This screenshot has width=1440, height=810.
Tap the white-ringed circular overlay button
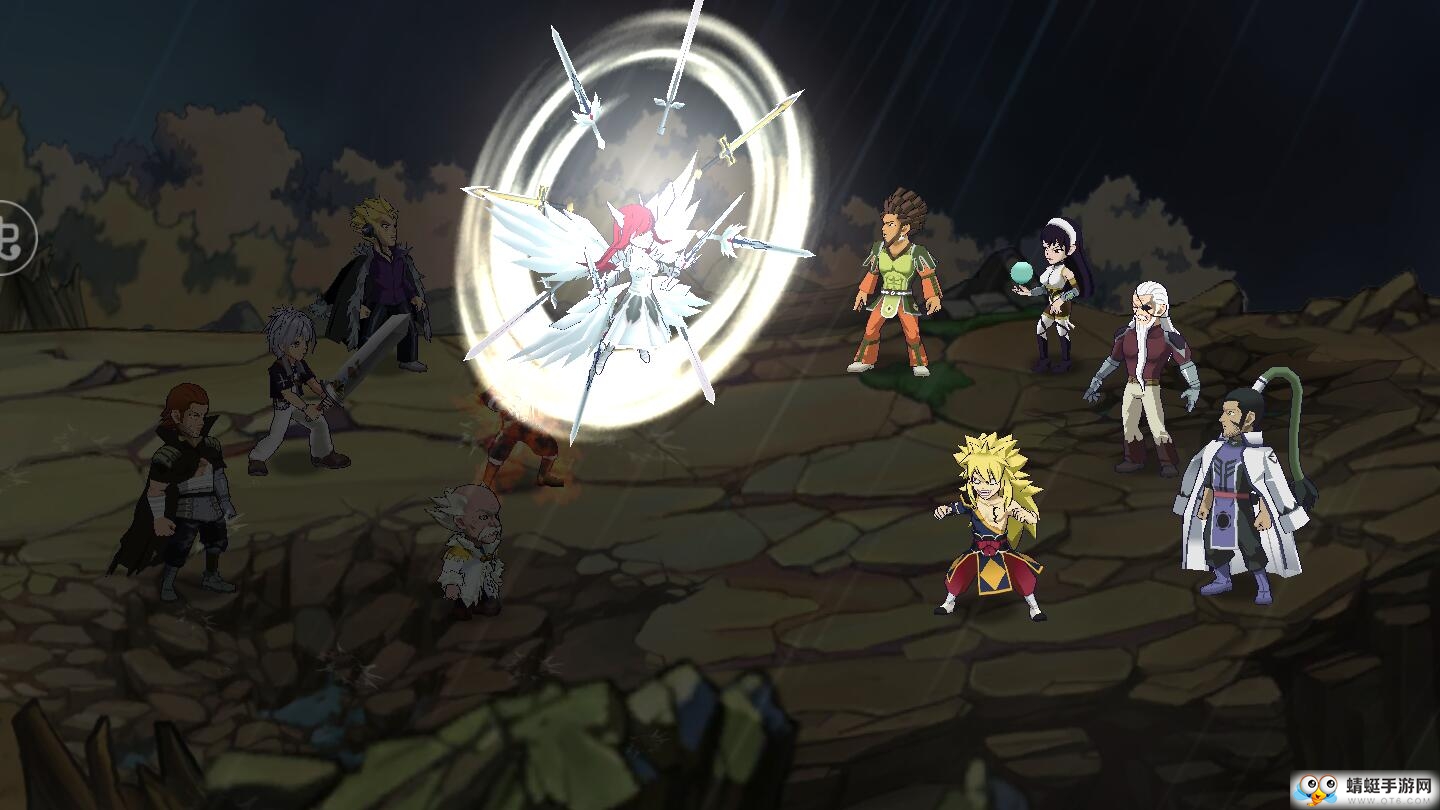(12, 238)
